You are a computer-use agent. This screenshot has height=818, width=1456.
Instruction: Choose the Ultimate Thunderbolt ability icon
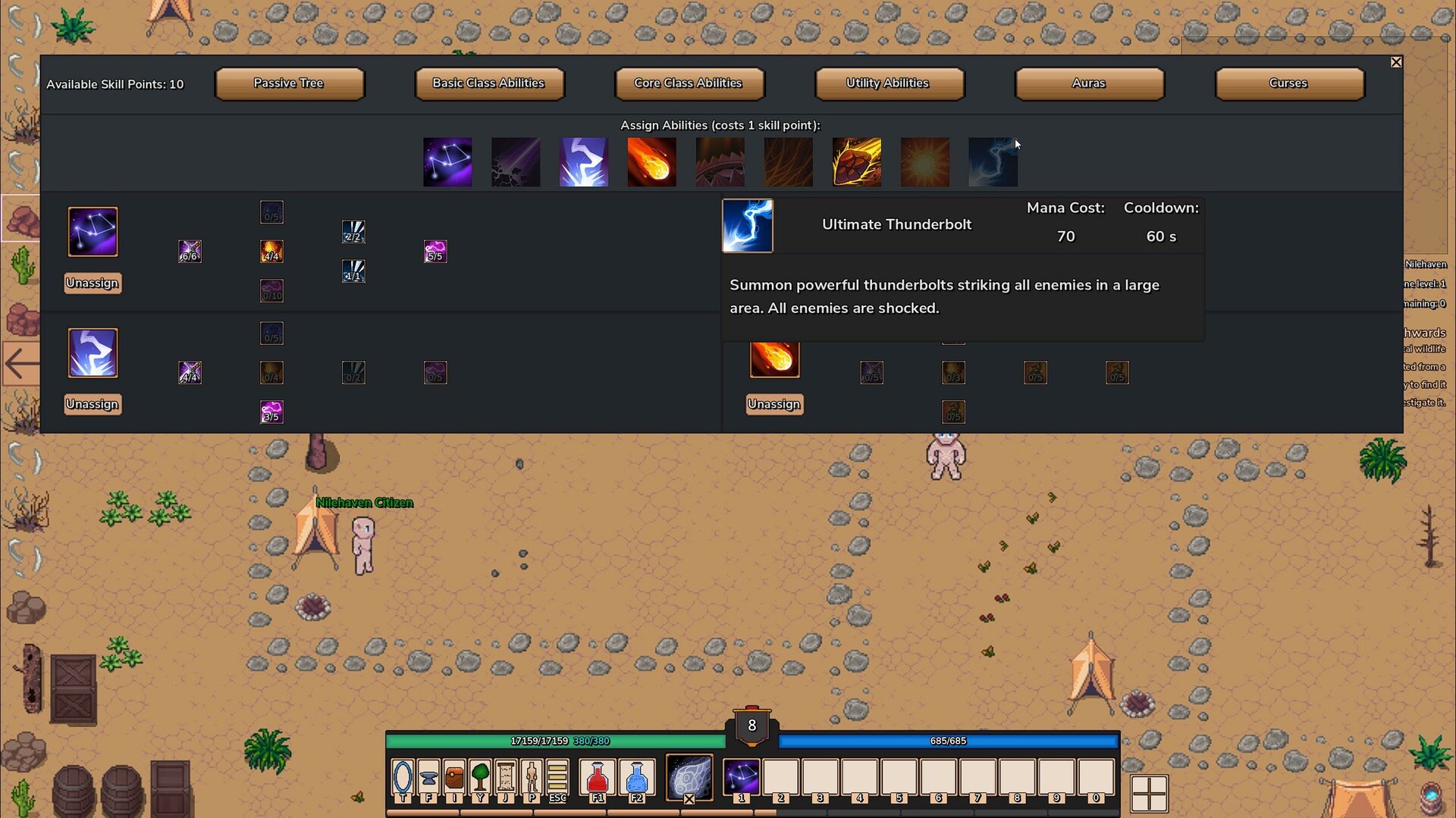point(993,161)
